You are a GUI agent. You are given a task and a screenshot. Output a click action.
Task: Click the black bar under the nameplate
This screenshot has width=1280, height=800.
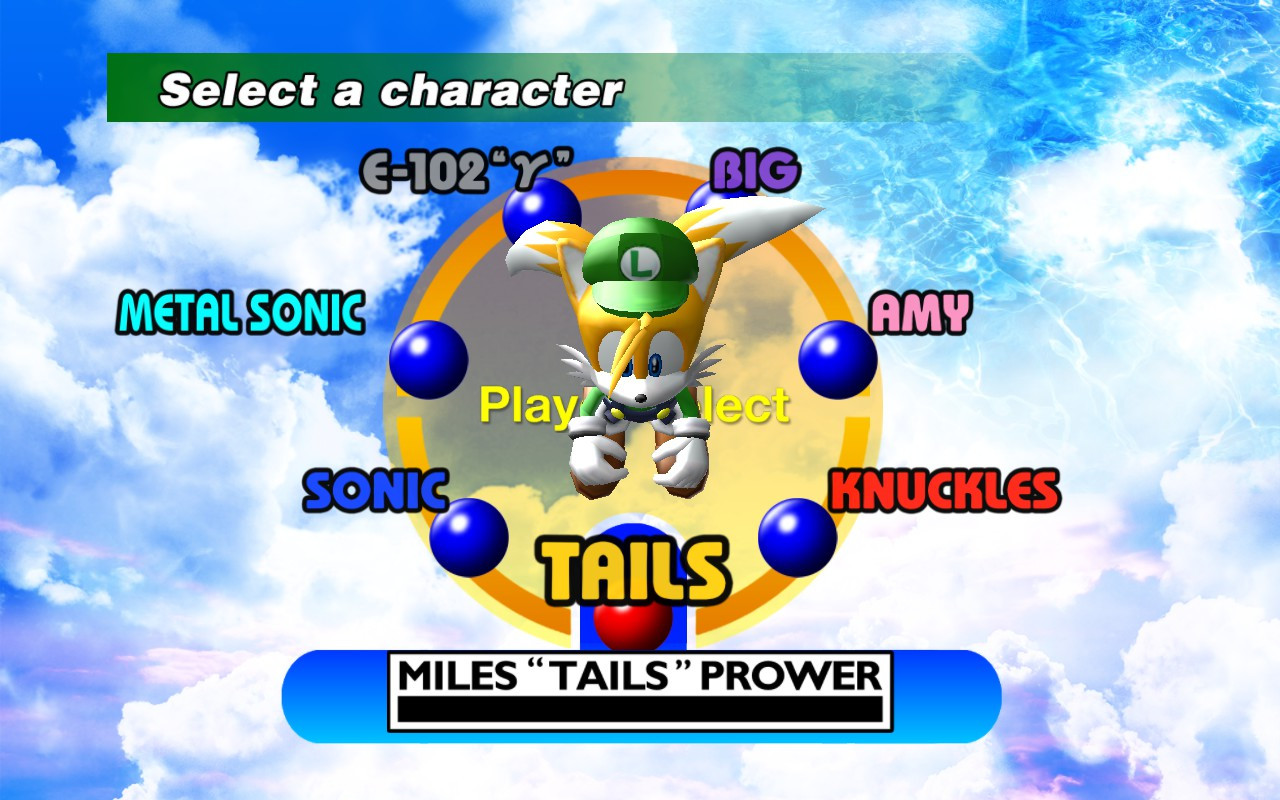(640, 710)
